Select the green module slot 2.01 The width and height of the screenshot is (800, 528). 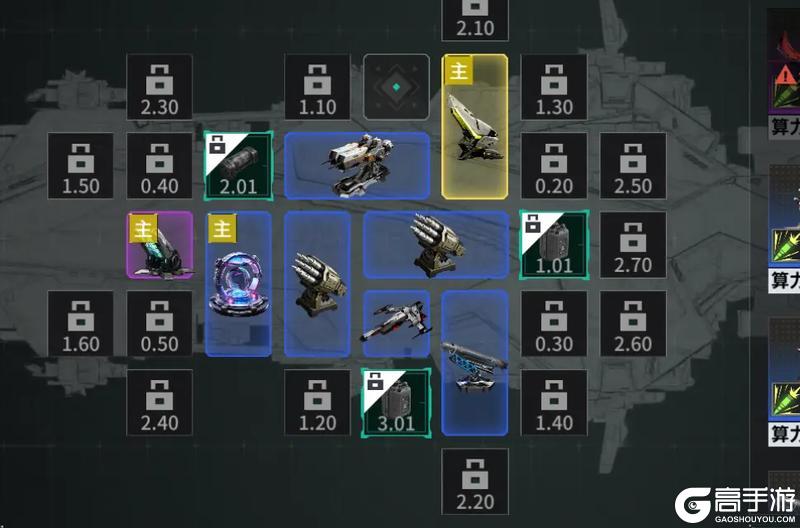click(x=238, y=166)
